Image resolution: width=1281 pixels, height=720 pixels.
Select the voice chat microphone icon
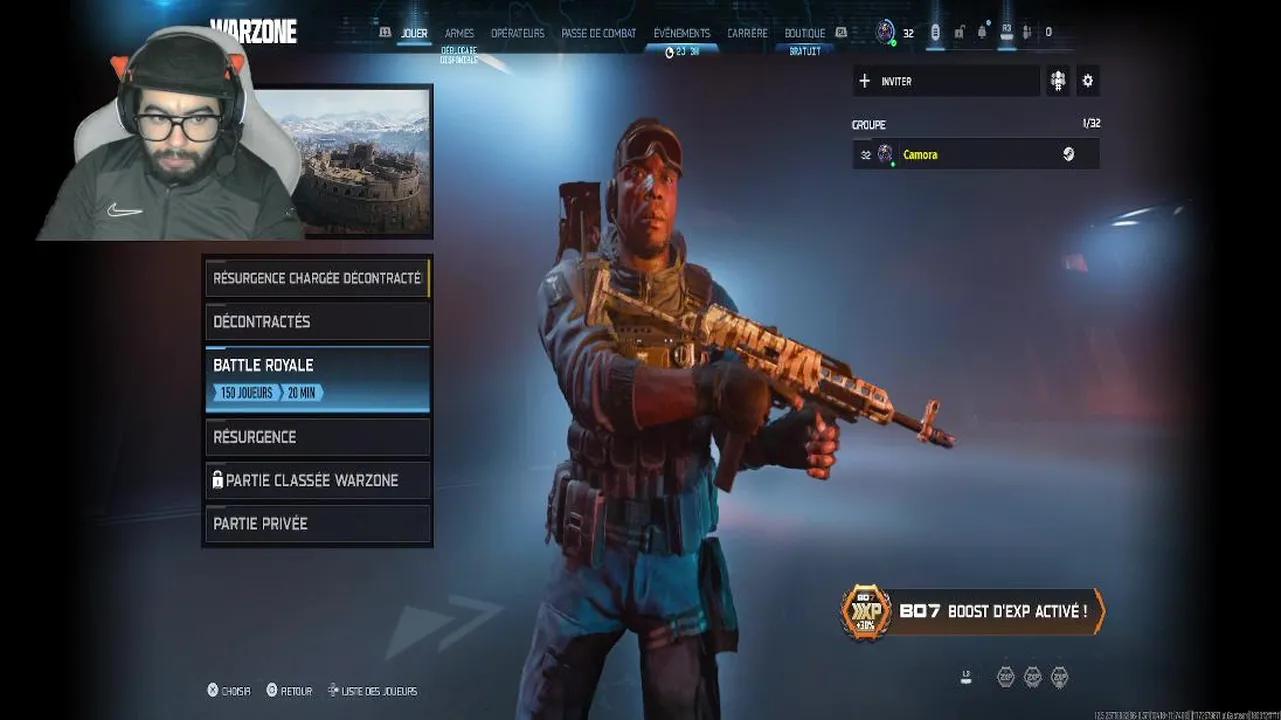click(935, 32)
